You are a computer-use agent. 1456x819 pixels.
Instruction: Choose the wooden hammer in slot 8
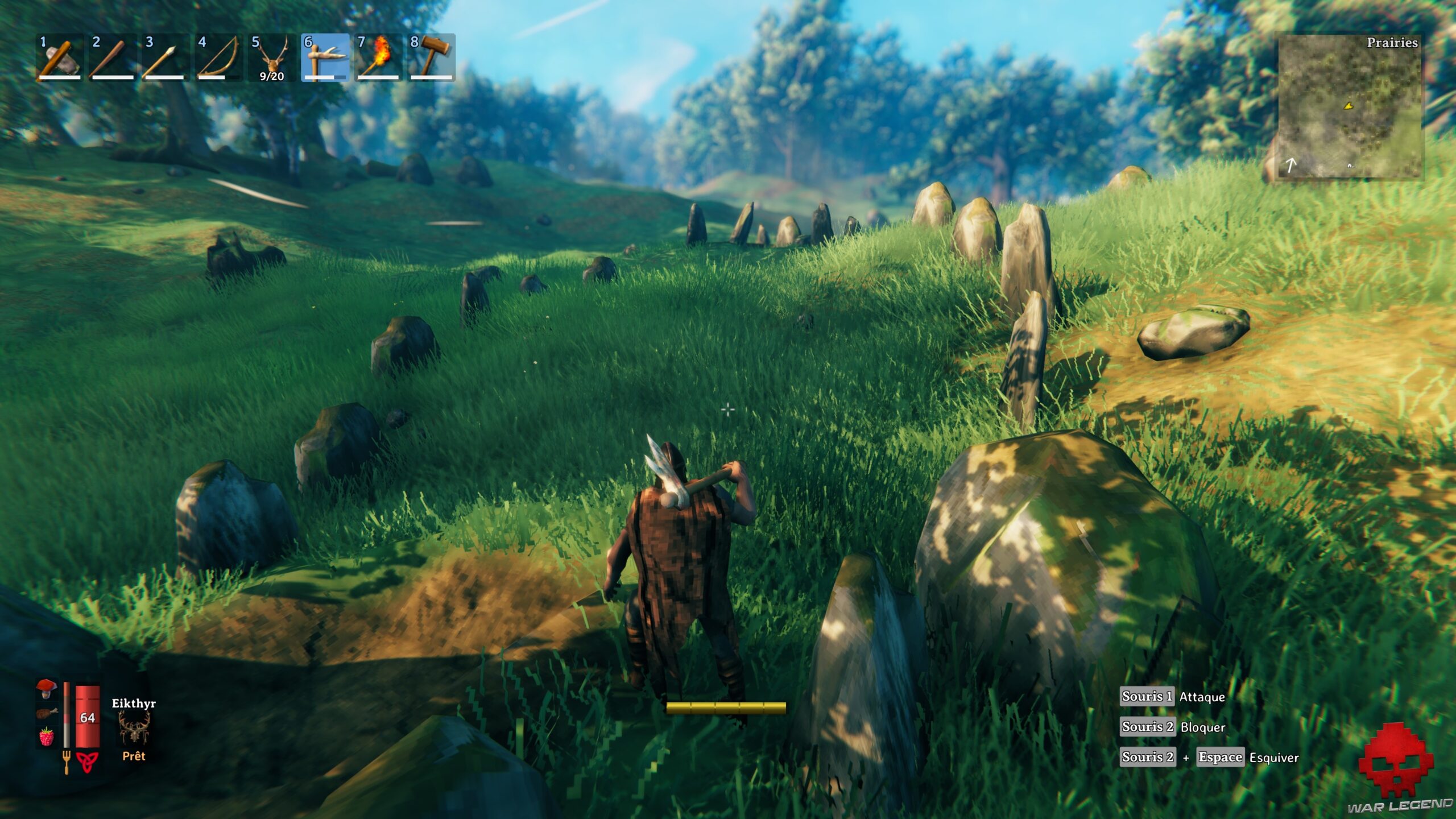point(431,57)
